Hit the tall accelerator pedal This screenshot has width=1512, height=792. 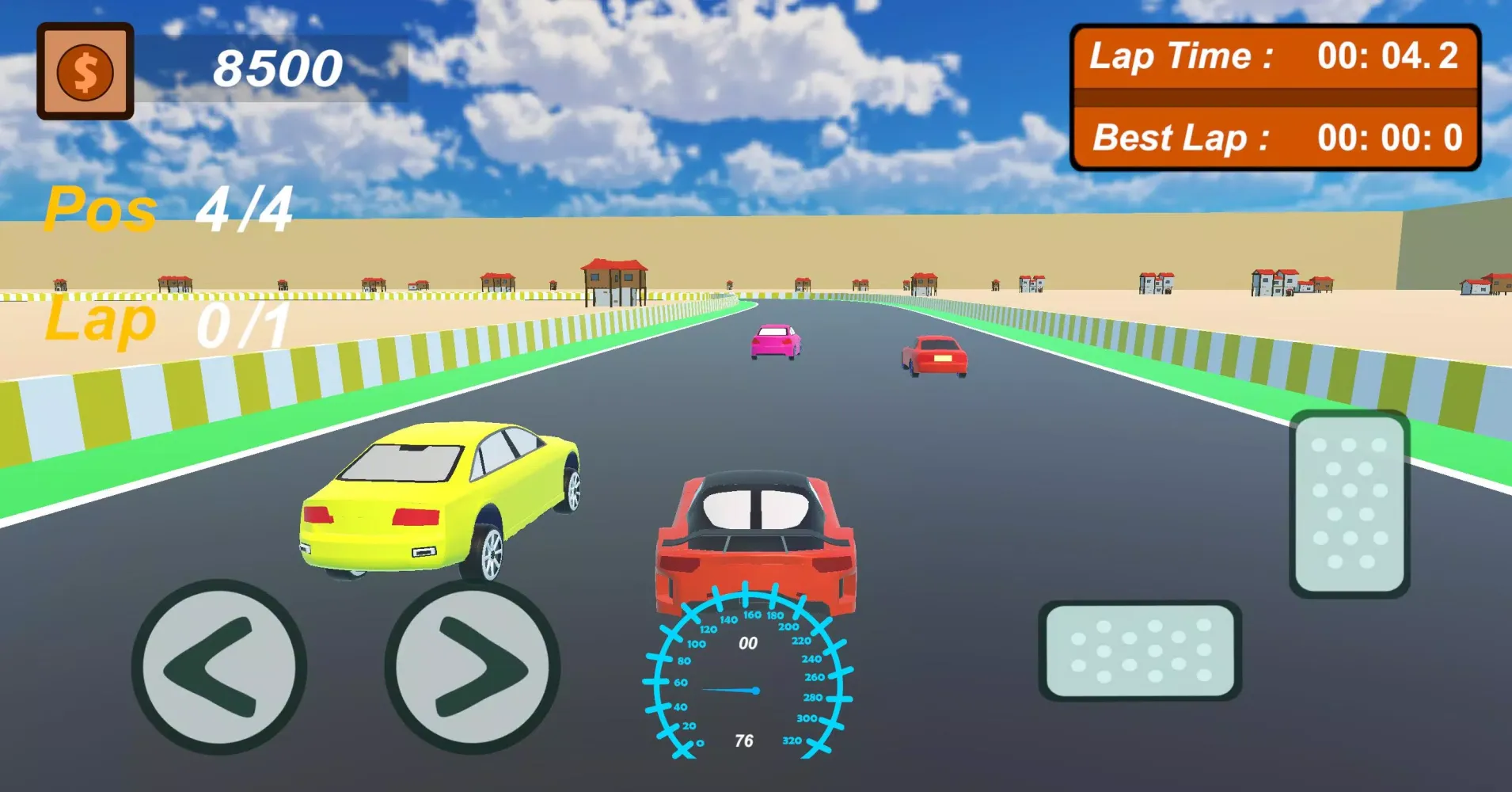[1350, 504]
